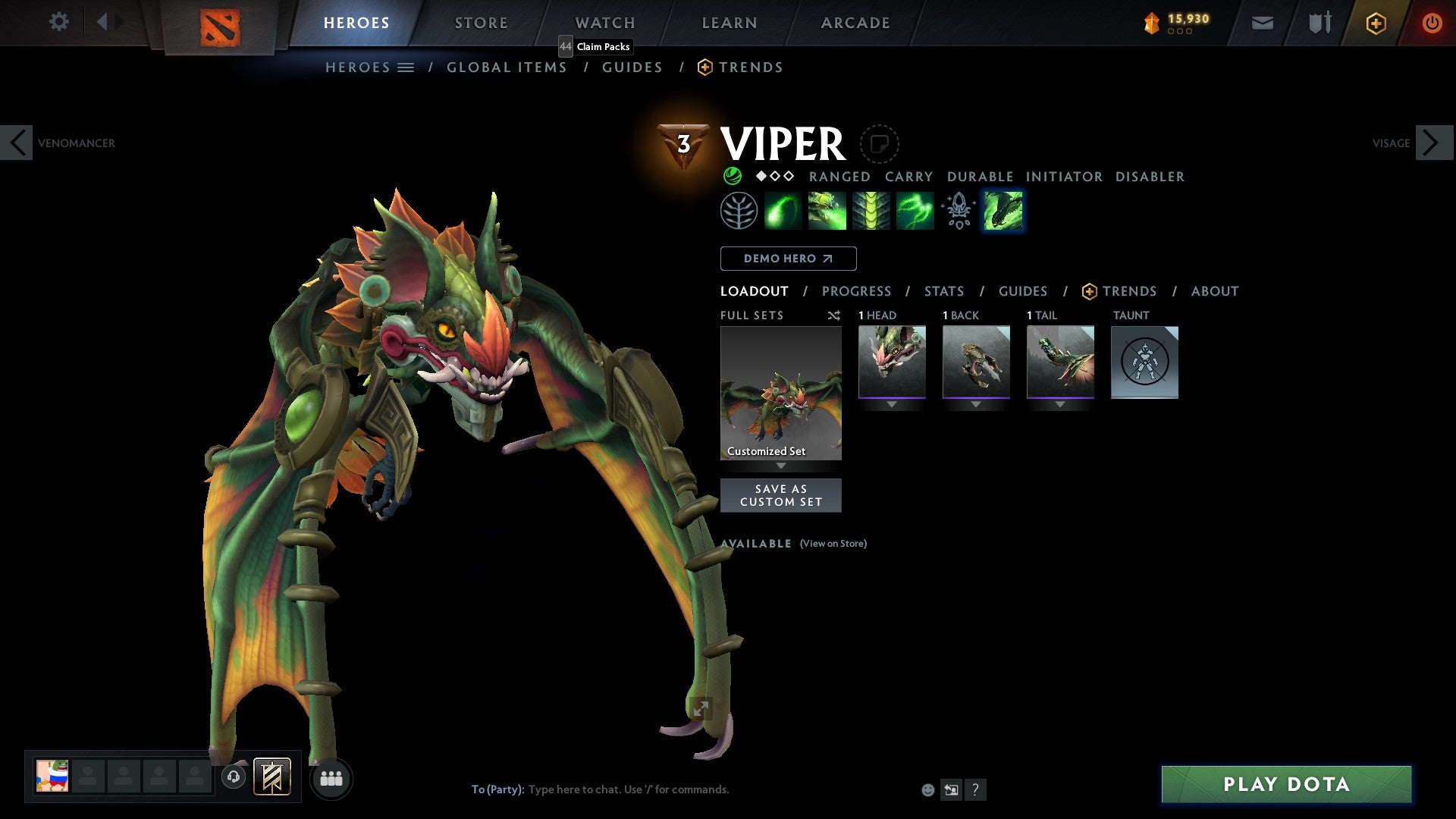Viewport: 1456px width, 819px height.
Task: Select the equipped Back item slot
Action: [976, 362]
